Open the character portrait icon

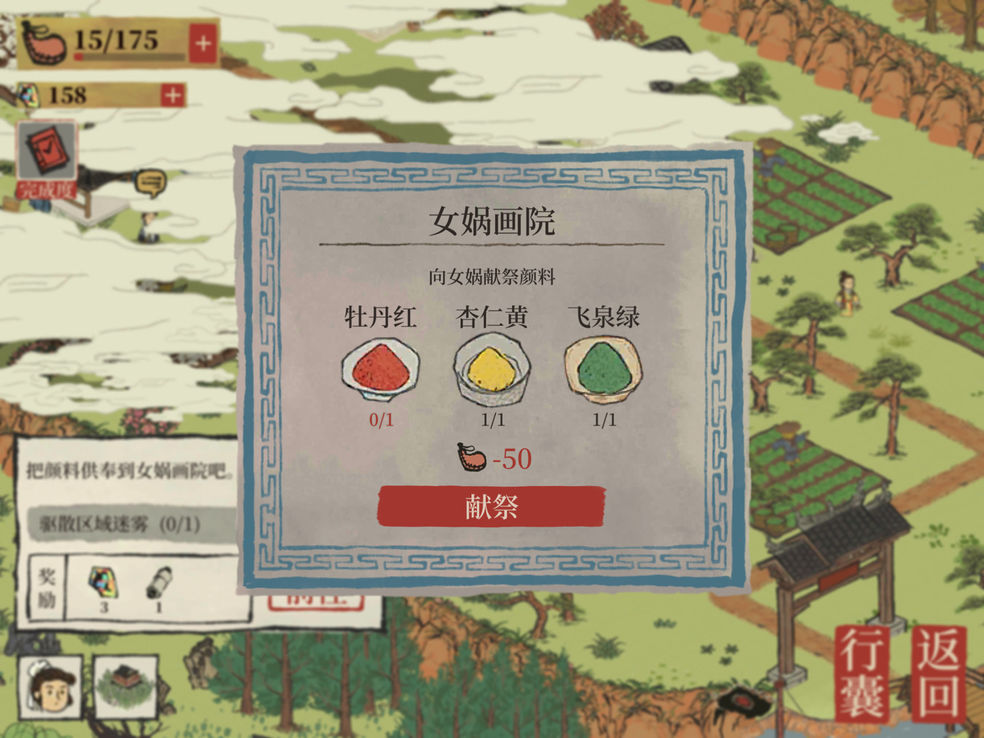click(50, 688)
